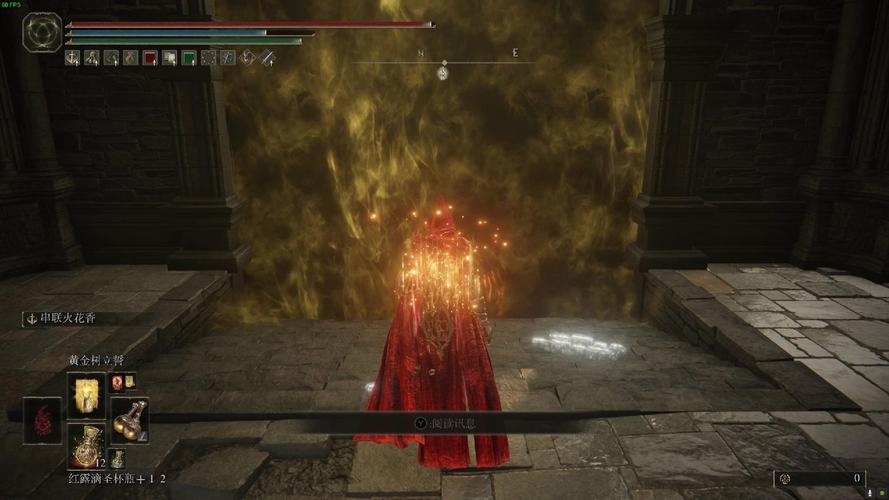Select the twin-orb right-hand weapon slot
Screen dimensions: 889x500
tap(129, 418)
